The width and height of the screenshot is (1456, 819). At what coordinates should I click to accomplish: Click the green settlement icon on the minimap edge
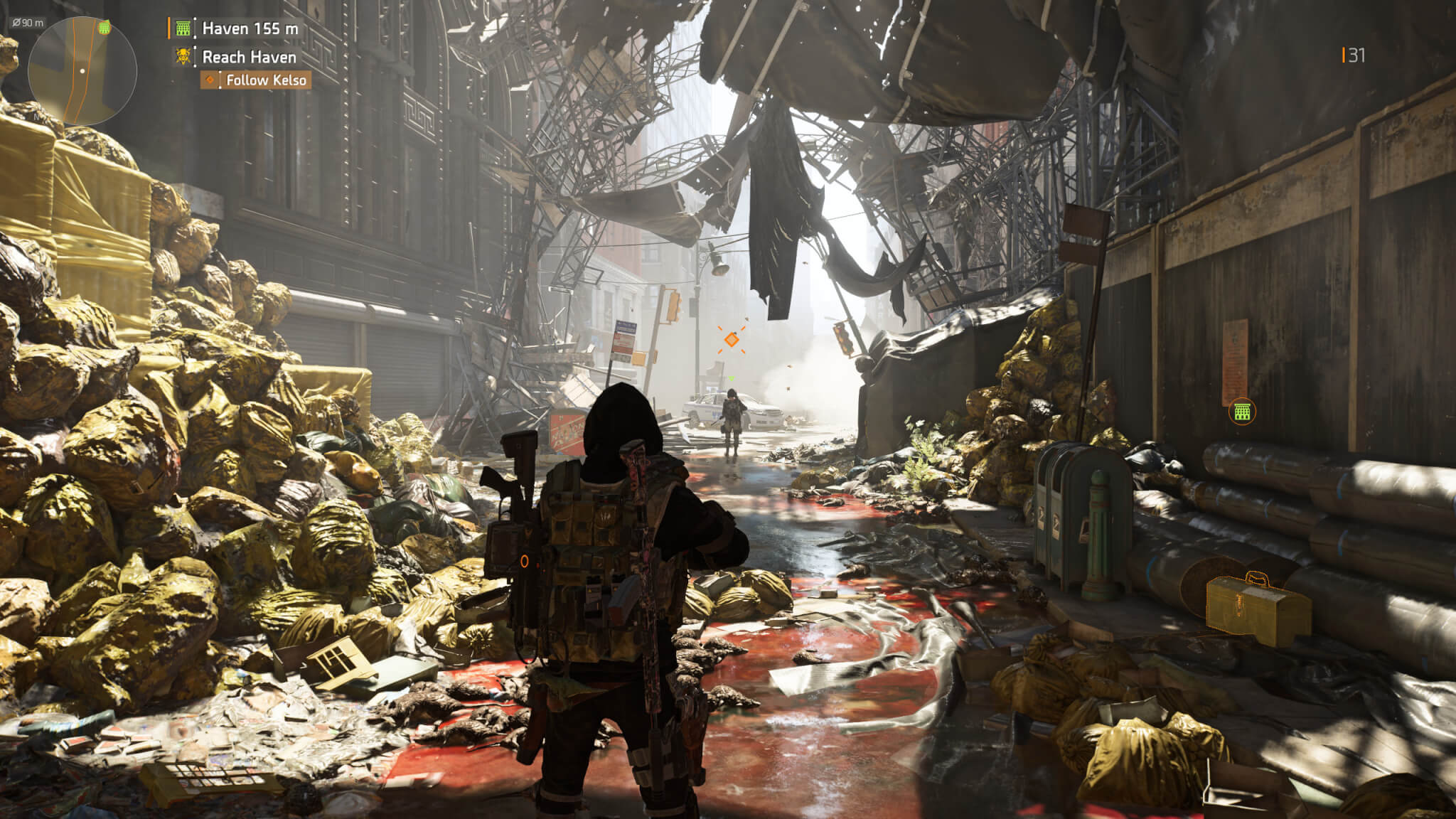point(105,27)
